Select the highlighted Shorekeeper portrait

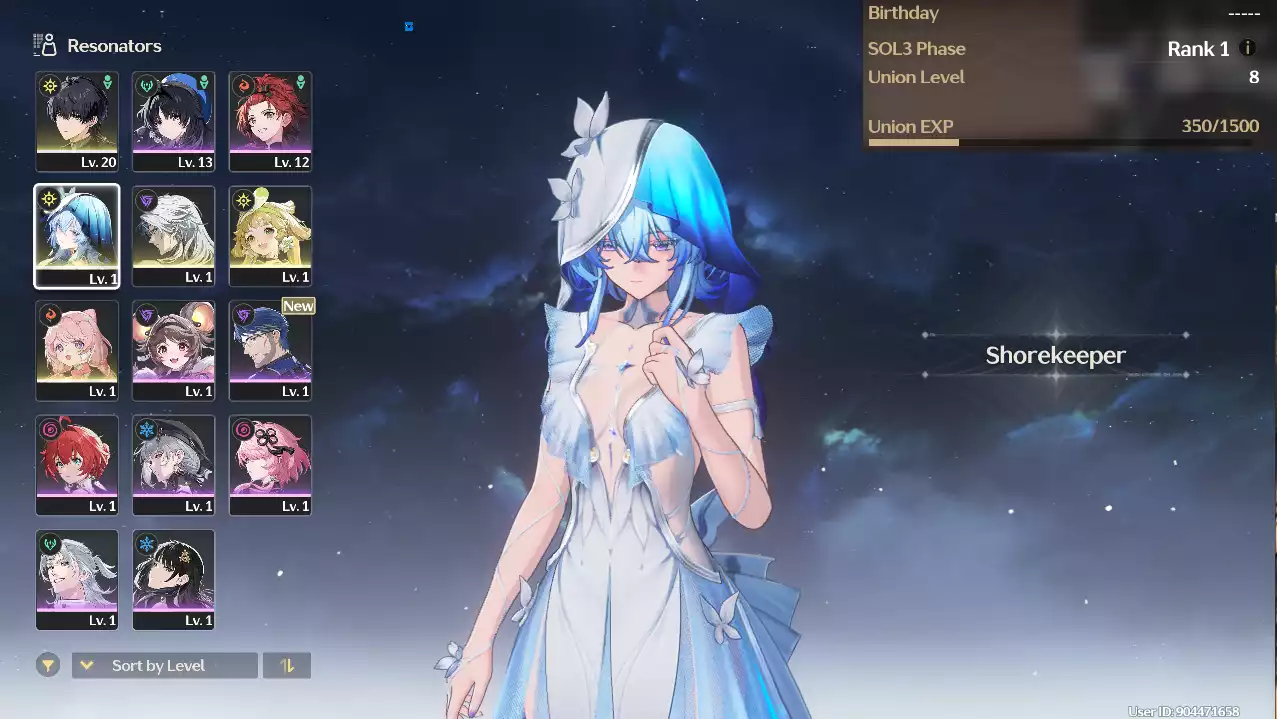pyautogui.click(x=77, y=236)
